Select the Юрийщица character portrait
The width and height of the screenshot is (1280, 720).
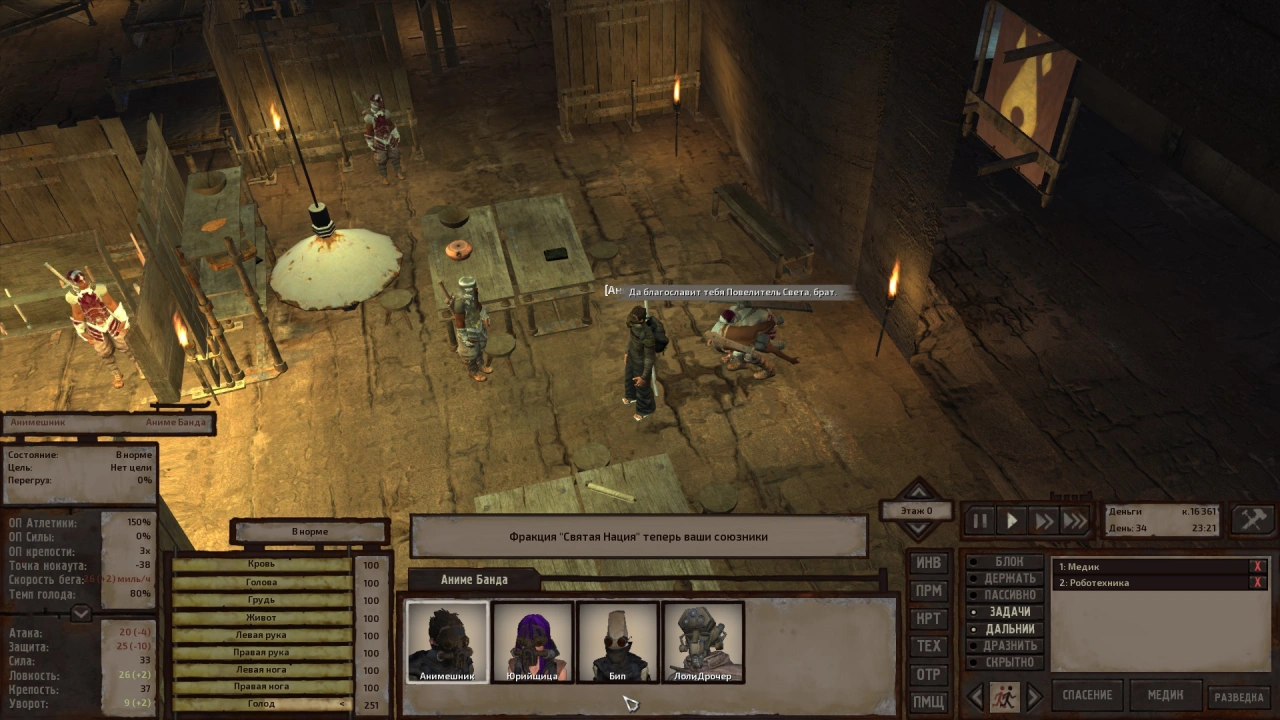pos(533,642)
